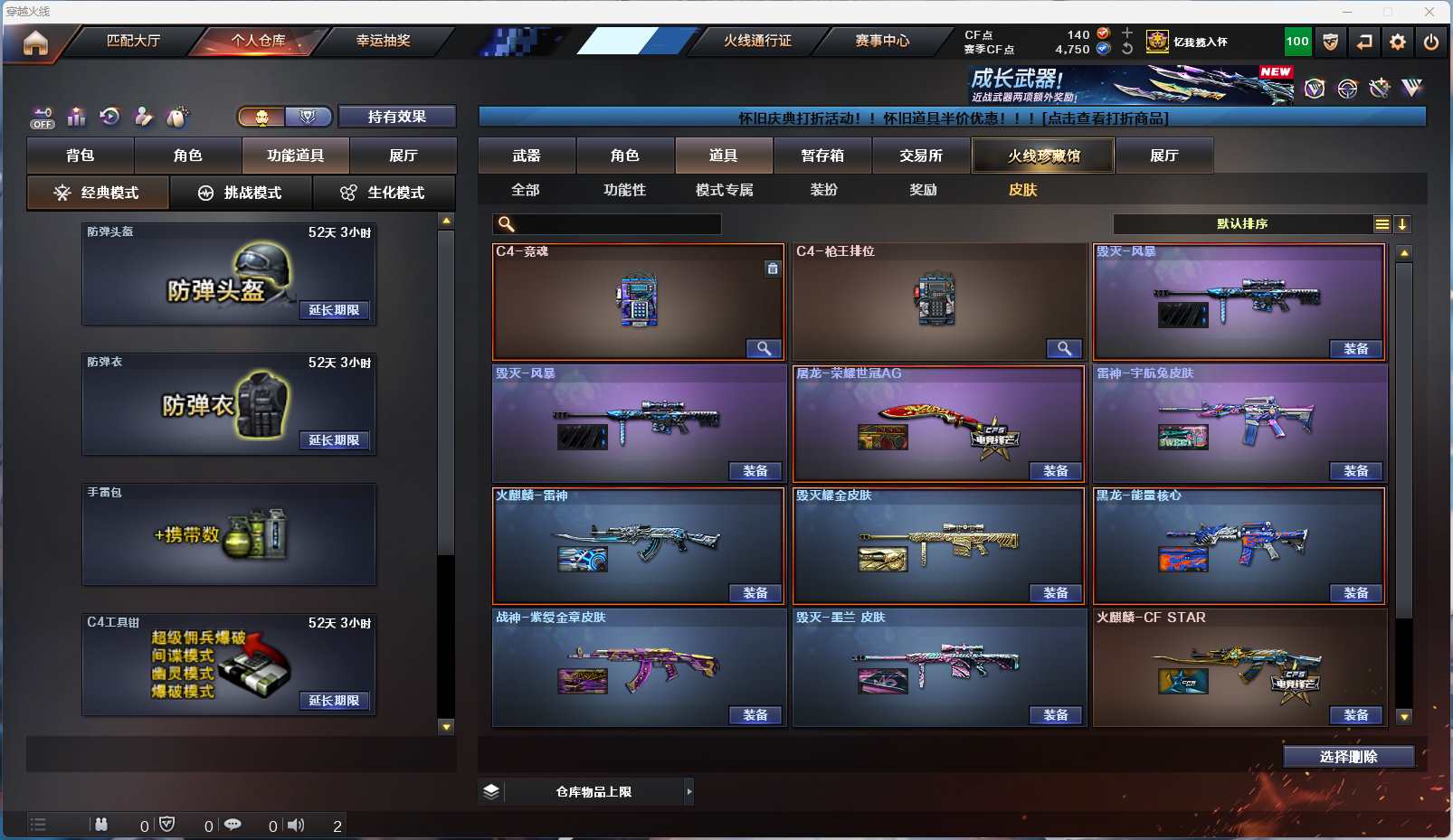The height and width of the screenshot is (840, 1453).
Task: Click the 选择删除 button
Action: pyautogui.click(x=1348, y=757)
